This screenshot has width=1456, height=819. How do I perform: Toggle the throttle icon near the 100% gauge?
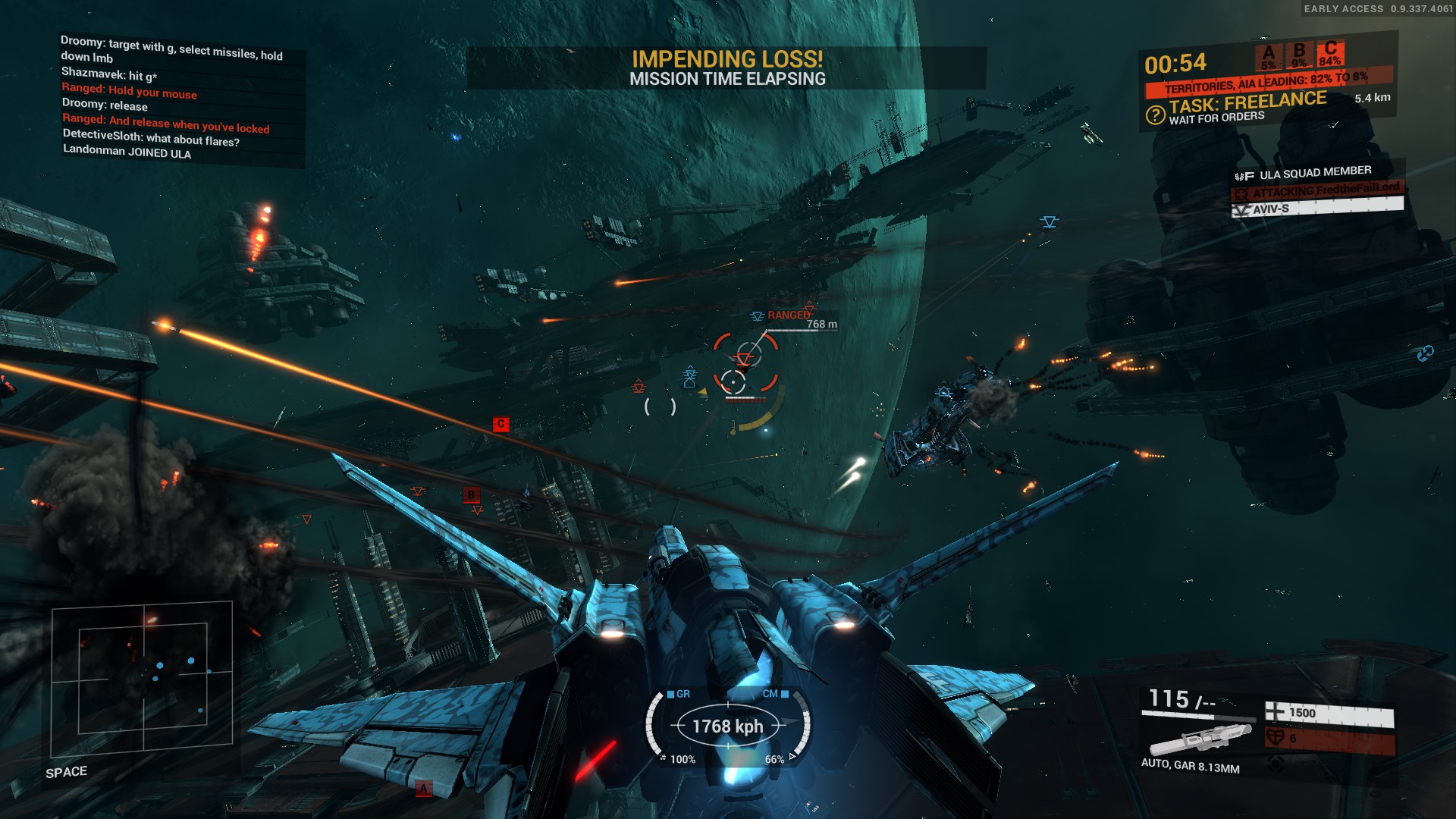pos(663,758)
